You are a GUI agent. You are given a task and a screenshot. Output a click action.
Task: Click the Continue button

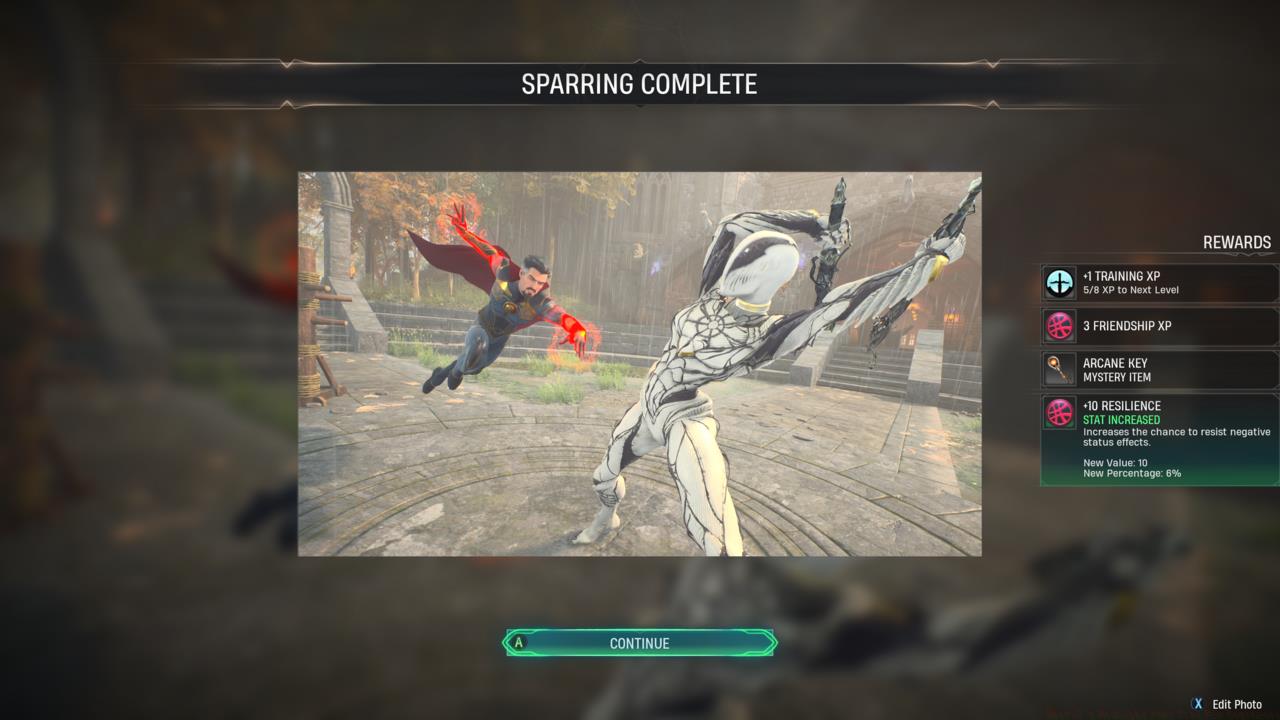(638, 643)
